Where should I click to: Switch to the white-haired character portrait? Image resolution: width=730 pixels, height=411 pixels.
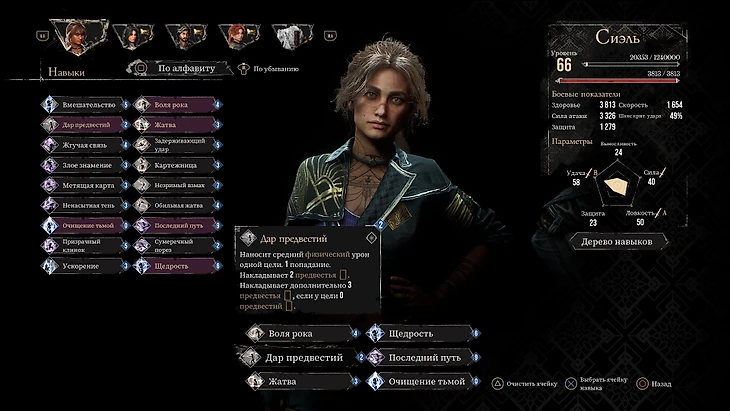point(289,37)
